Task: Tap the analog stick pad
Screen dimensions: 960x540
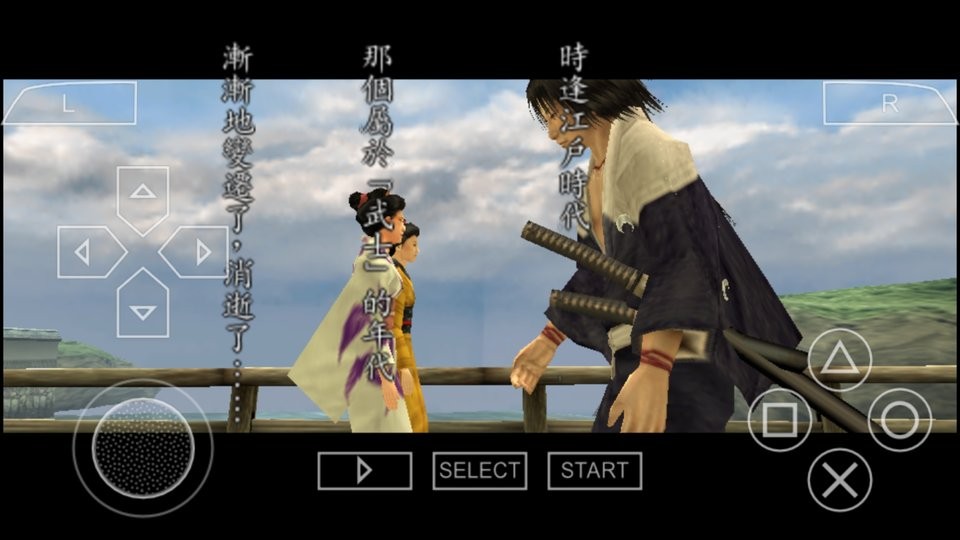Action: point(142,447)
